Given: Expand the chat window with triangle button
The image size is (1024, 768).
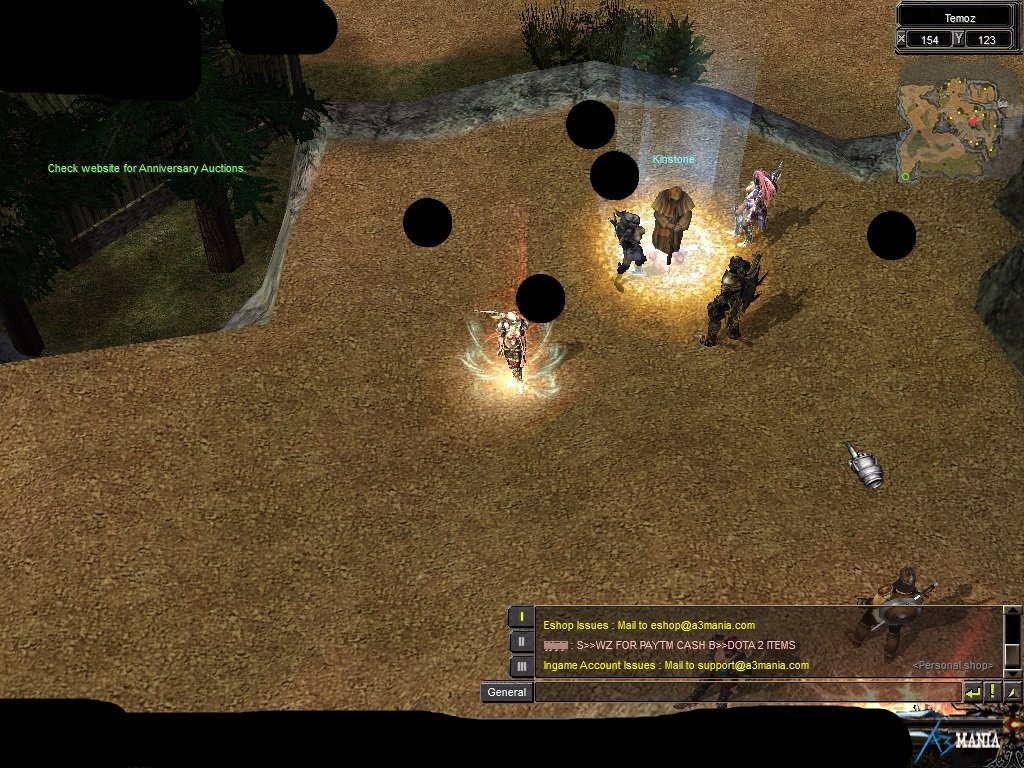Looking at the screenshot, I should coord(1013,692).
